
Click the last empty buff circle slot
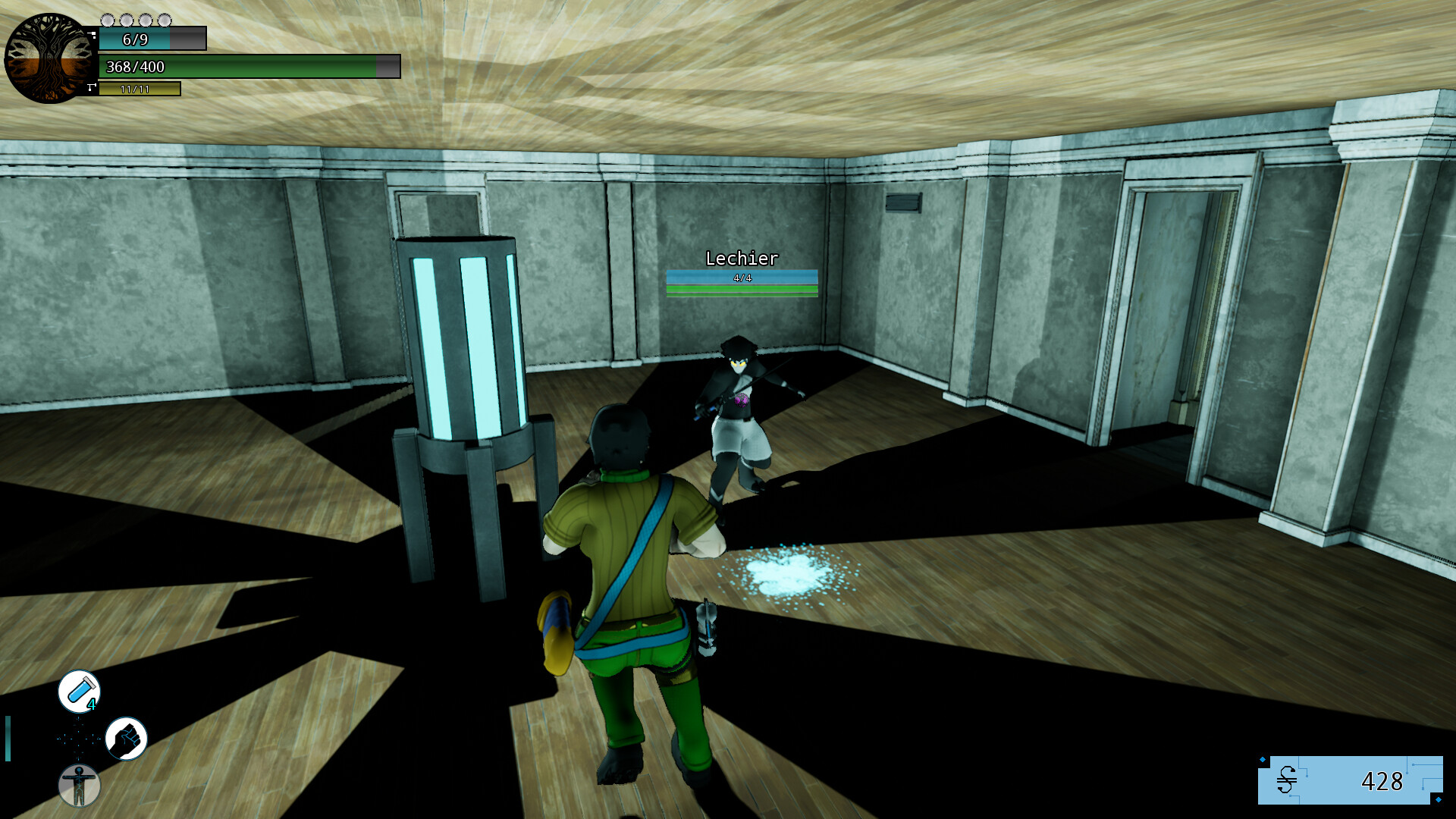(164, 20)
